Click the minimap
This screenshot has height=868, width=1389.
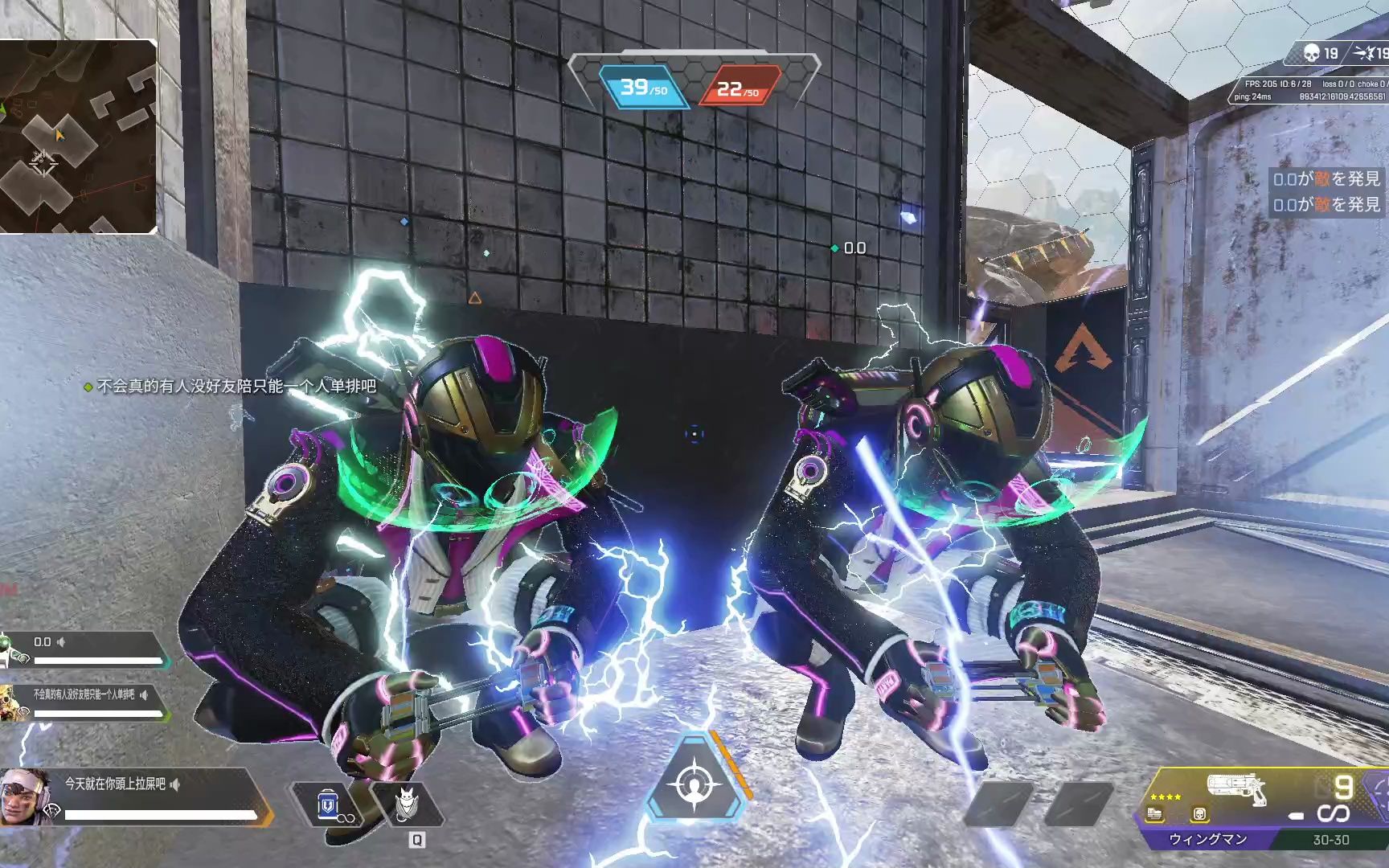tap(78, 137)
